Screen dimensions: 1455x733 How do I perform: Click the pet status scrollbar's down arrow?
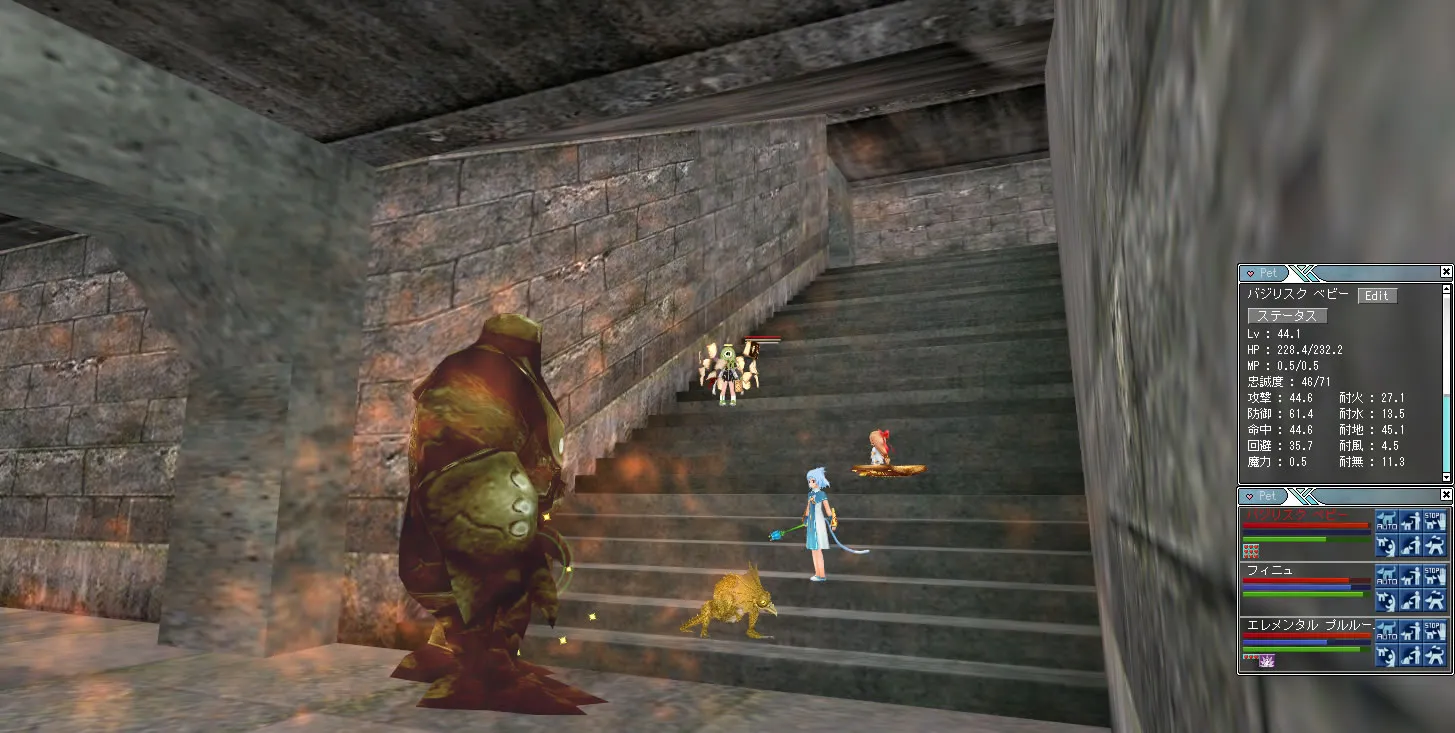click(x=1446, y=477)
